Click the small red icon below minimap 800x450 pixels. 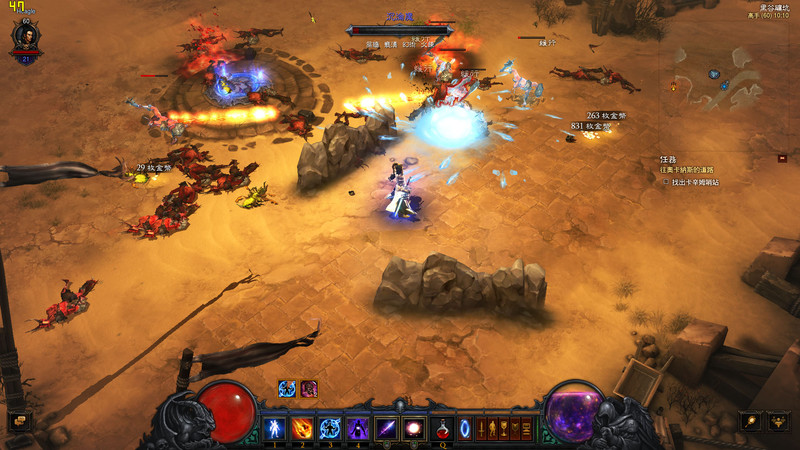point(782,158)
